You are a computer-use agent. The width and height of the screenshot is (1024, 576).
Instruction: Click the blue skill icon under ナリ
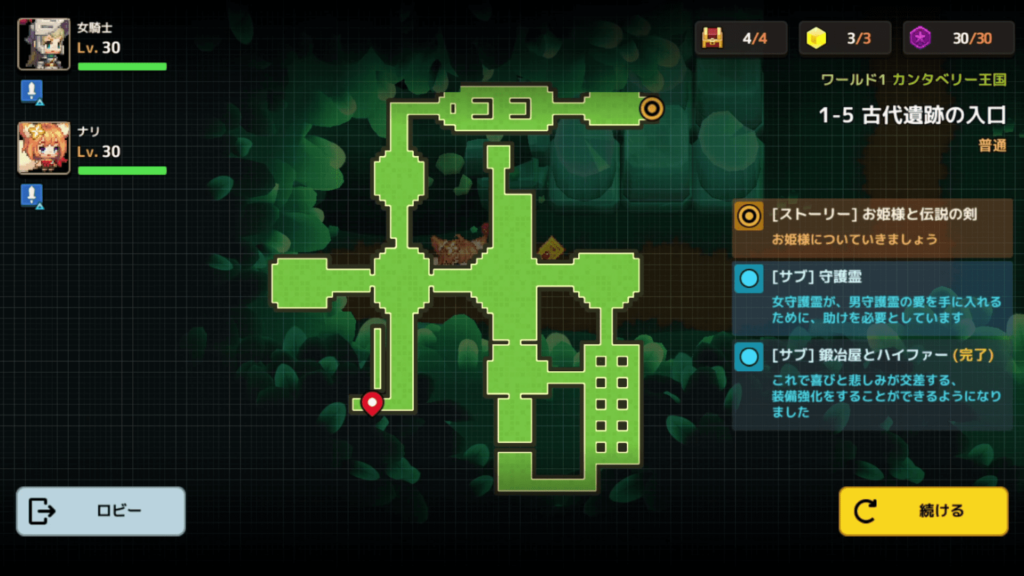(30, 196)
